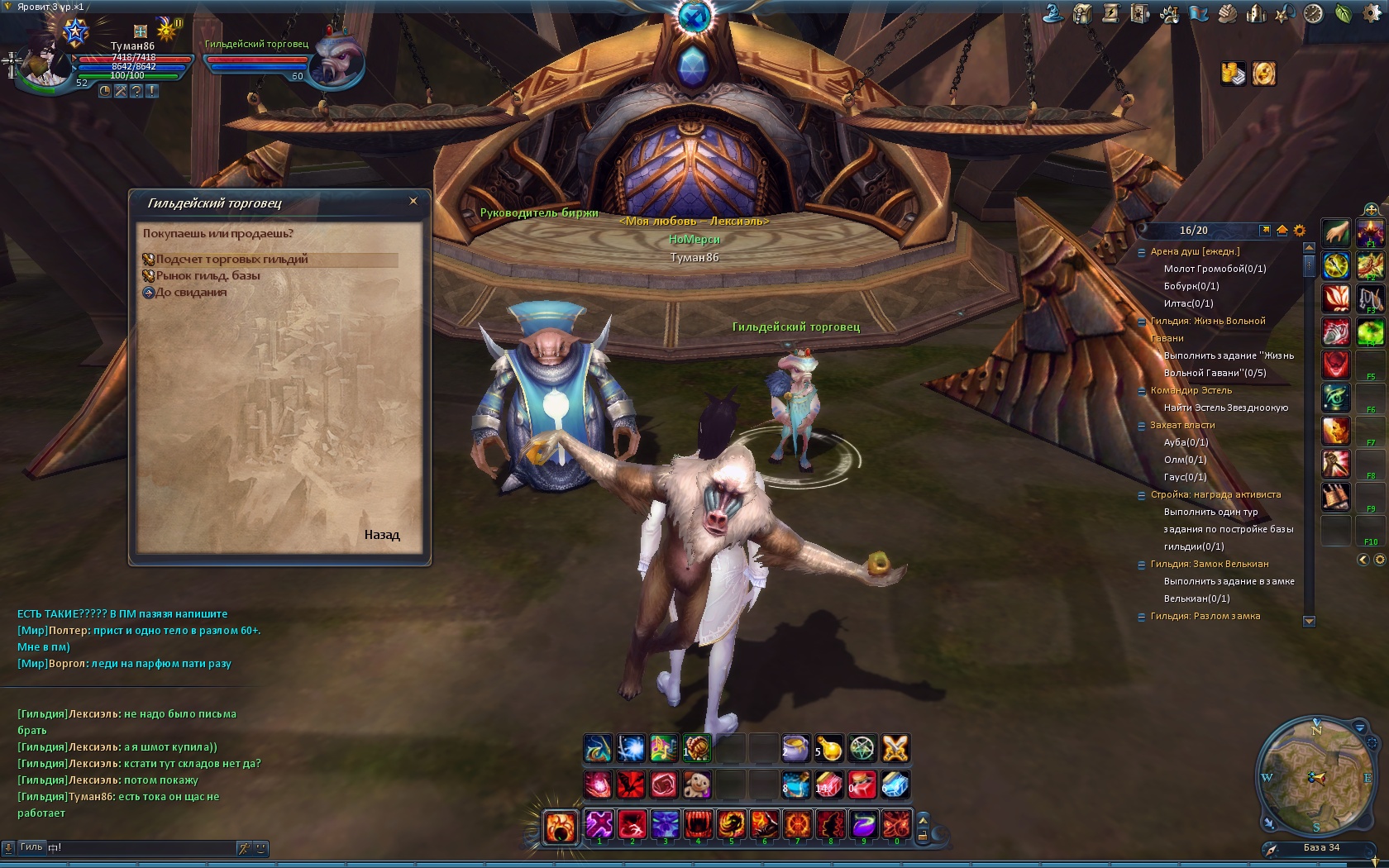Image resolution: width=1389 pixels, height=868 pixels.
Task: Activate the purple cross skill on slot 1
Action: pos(599,824)
